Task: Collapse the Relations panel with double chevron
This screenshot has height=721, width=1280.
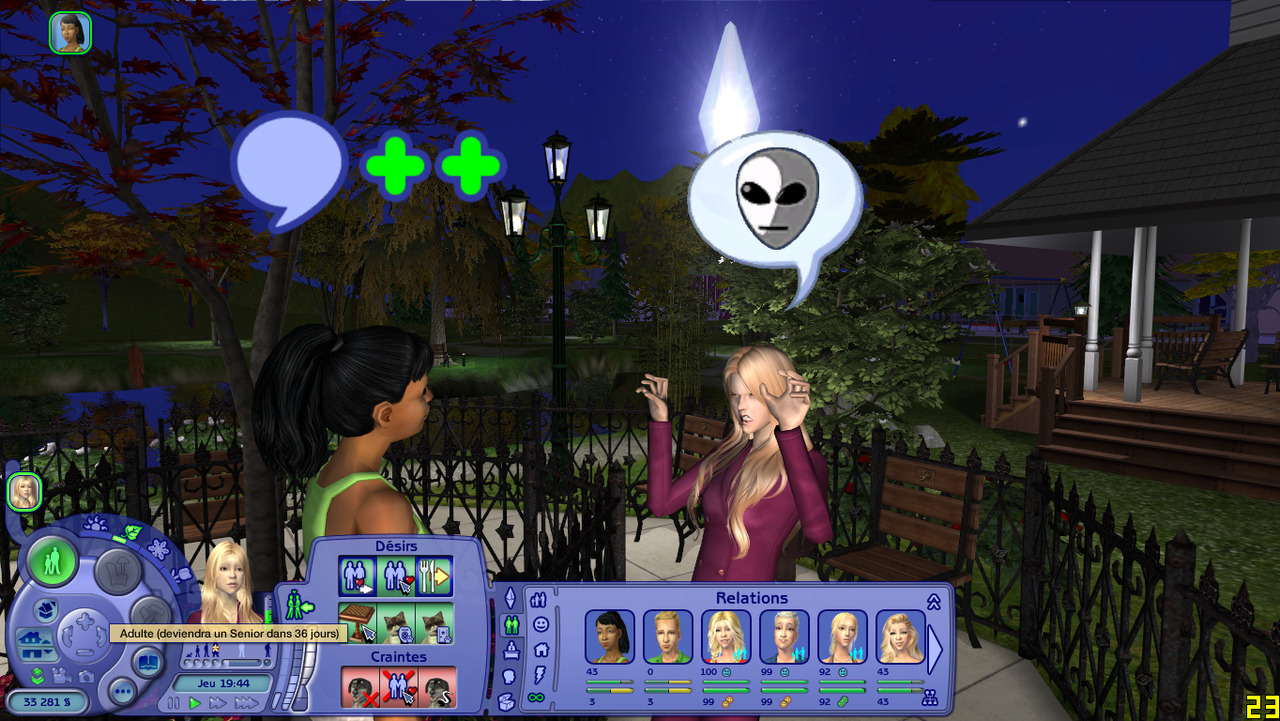Action: (934, 601)
